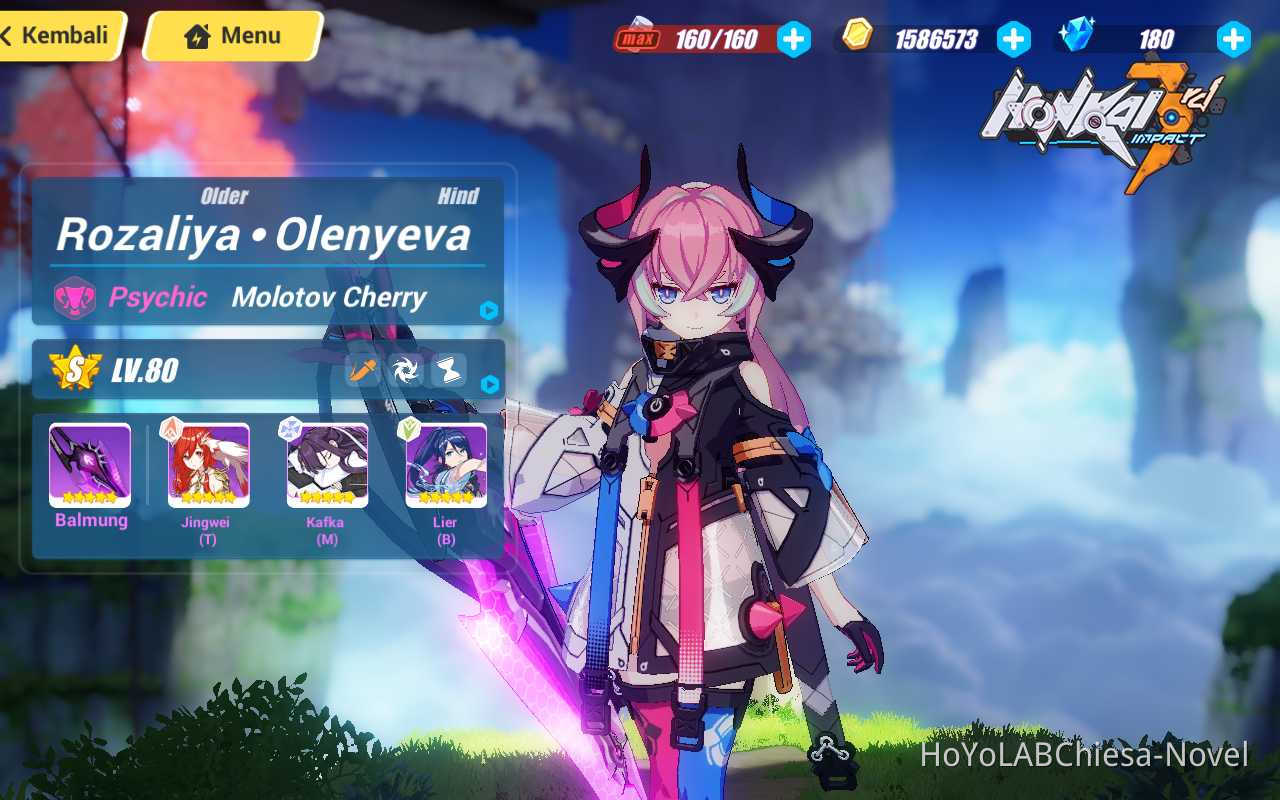Select the Psychic type emblem icon
The image size is (1280, 800).
pos(74,298)
